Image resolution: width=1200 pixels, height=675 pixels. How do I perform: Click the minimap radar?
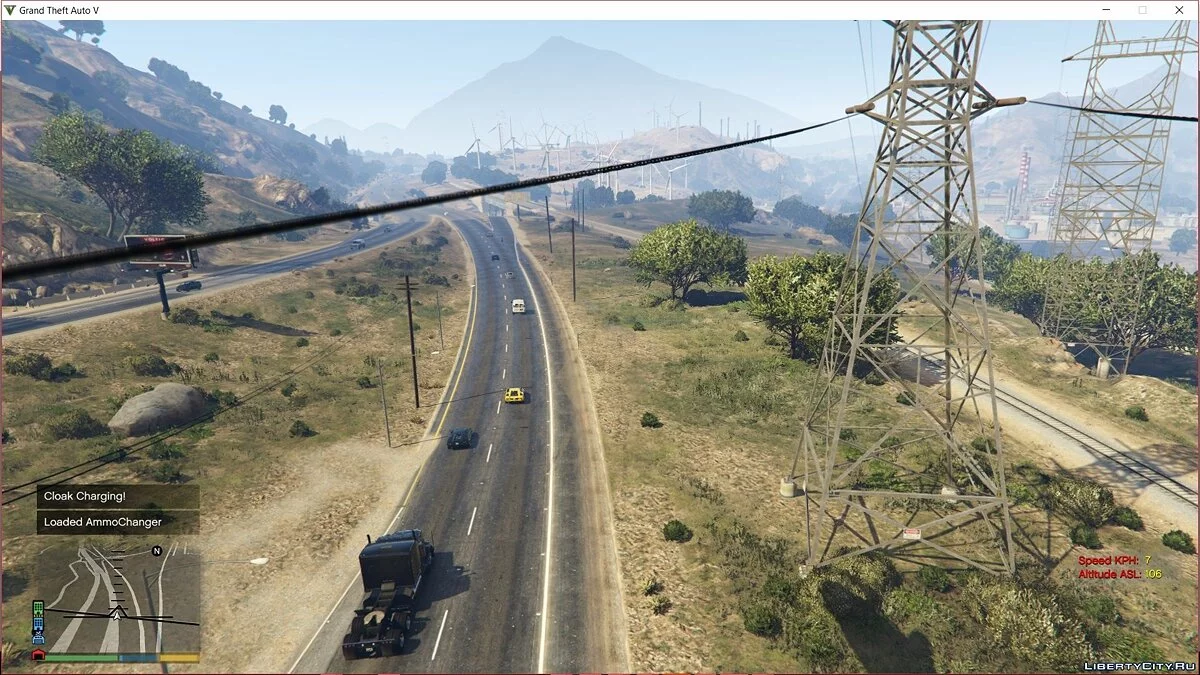118,598
